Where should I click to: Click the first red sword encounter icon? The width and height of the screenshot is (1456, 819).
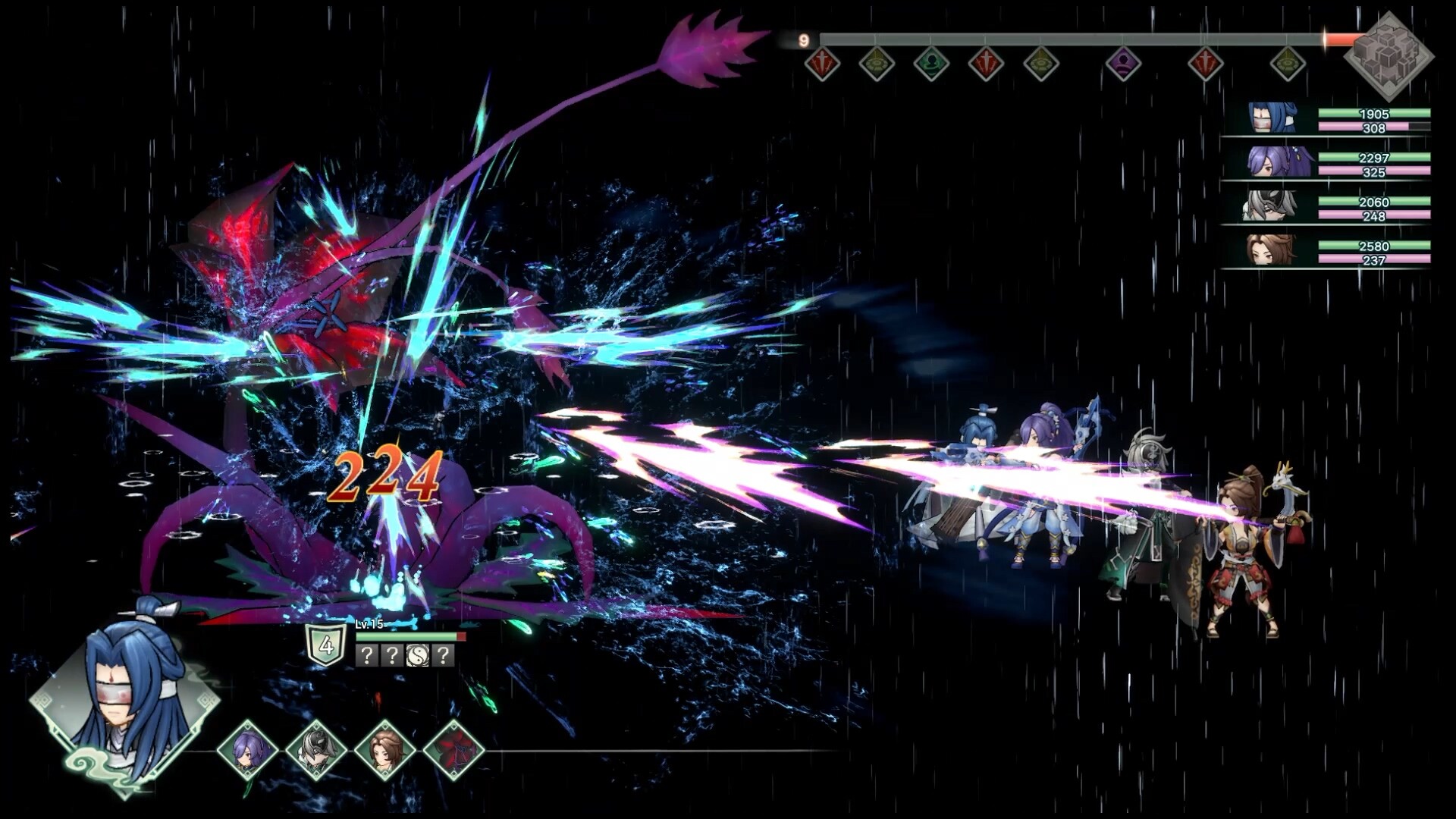[822, 64]
